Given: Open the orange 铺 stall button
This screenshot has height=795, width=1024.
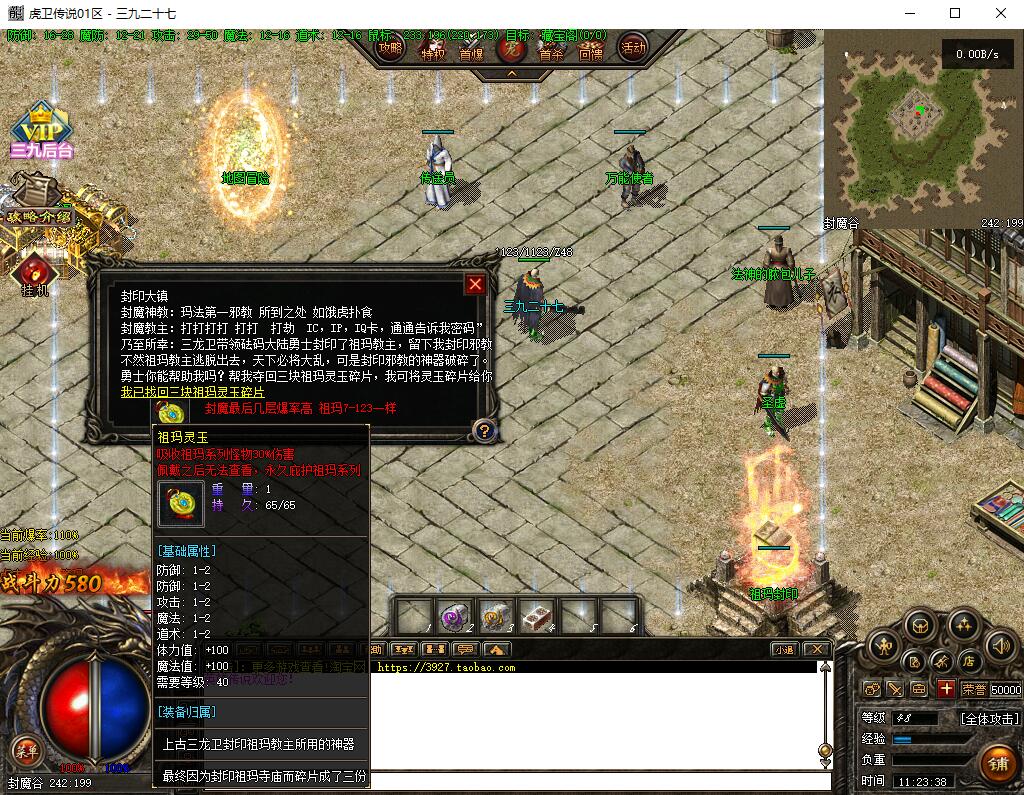Looking at the screenshot, I should (997, 764).
